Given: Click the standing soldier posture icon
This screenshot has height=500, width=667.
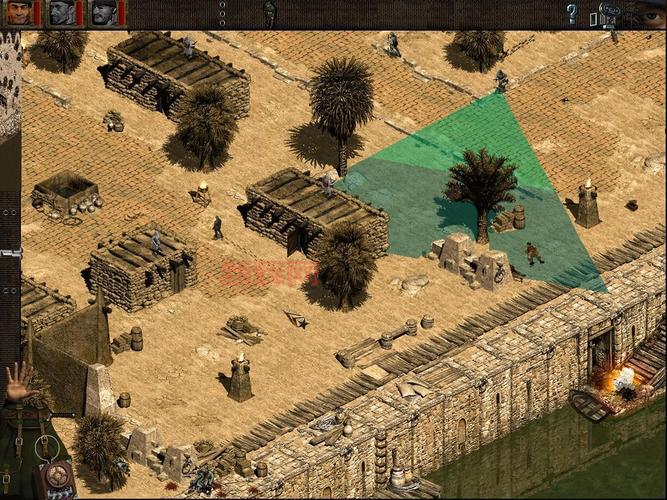Looking at the screenshot, I should [x=269, y=13].
